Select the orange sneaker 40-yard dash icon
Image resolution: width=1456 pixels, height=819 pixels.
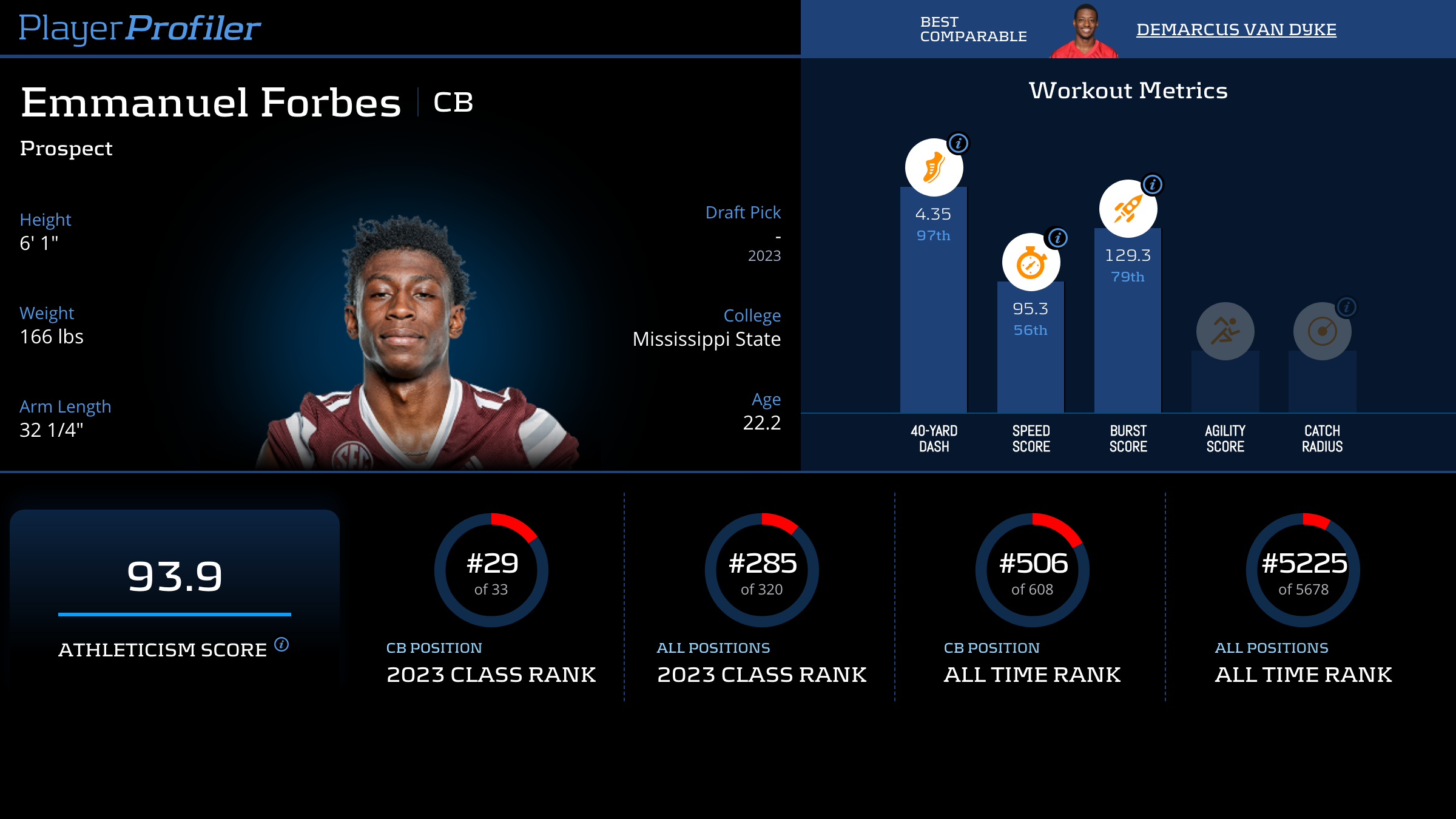934,167
